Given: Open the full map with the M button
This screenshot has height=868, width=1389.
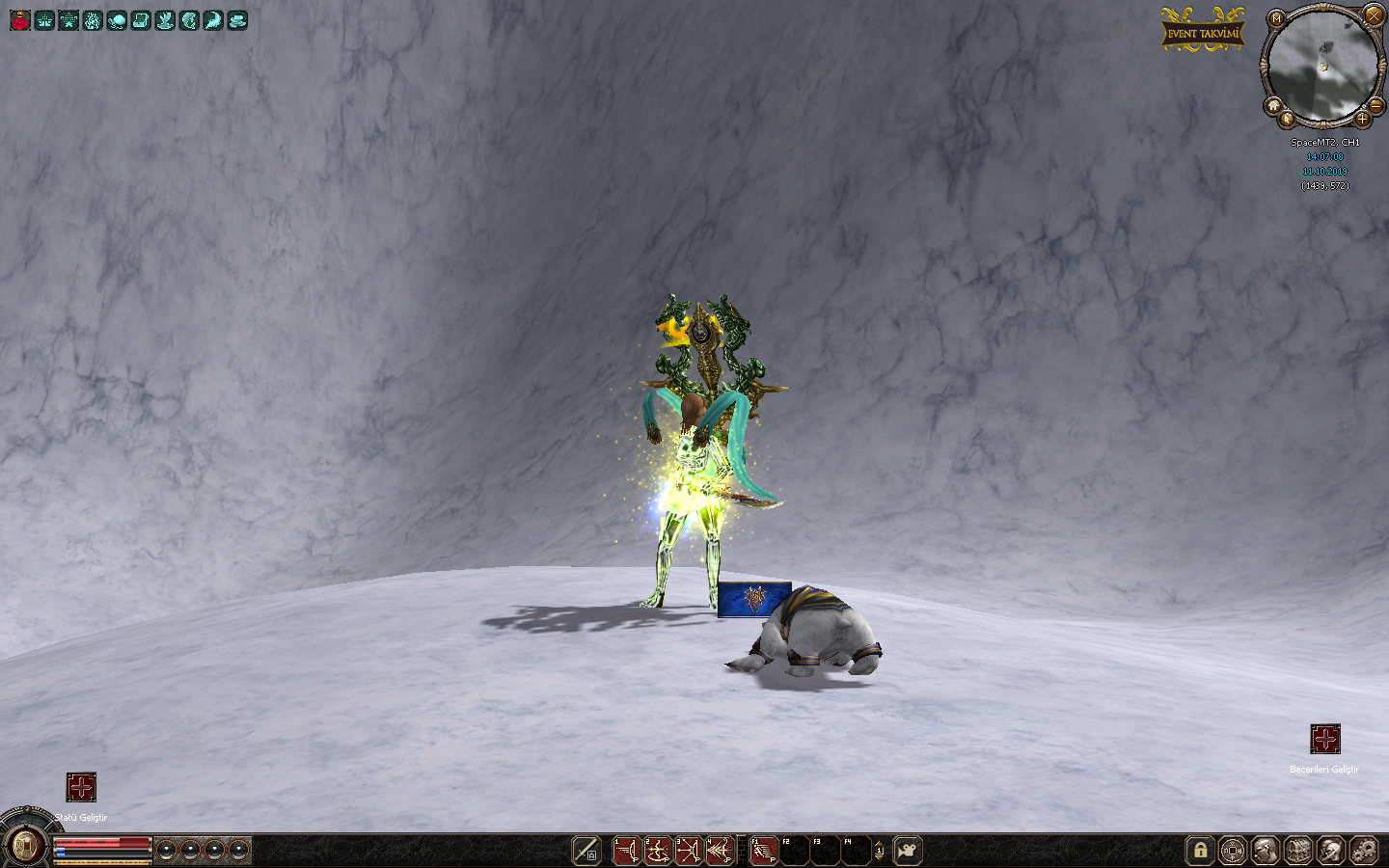Looking at the screenshot, I should (1277, 18).
